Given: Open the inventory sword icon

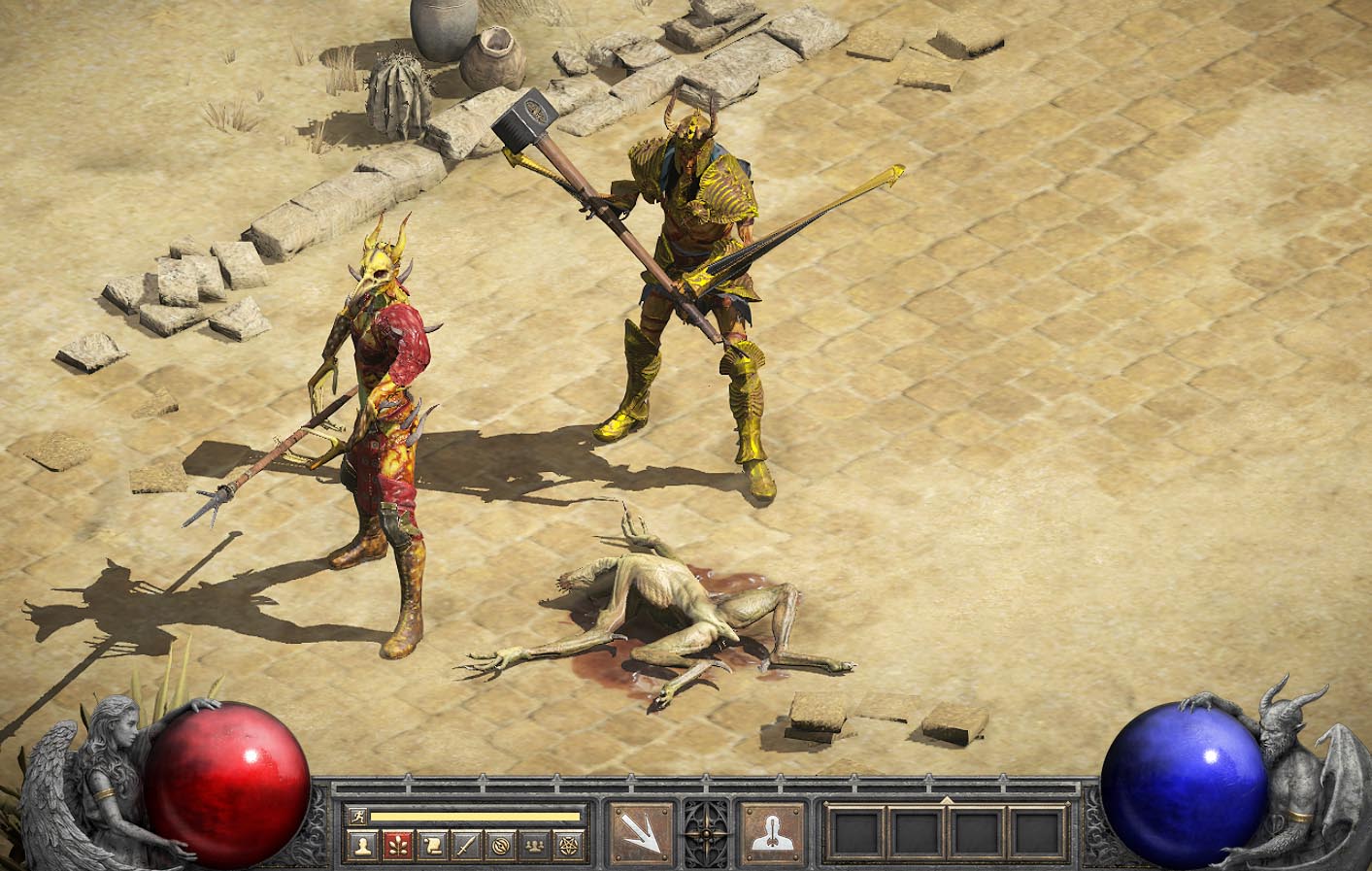Looking at the screenshot, I should pyautogui.click(x=466, y=845).
